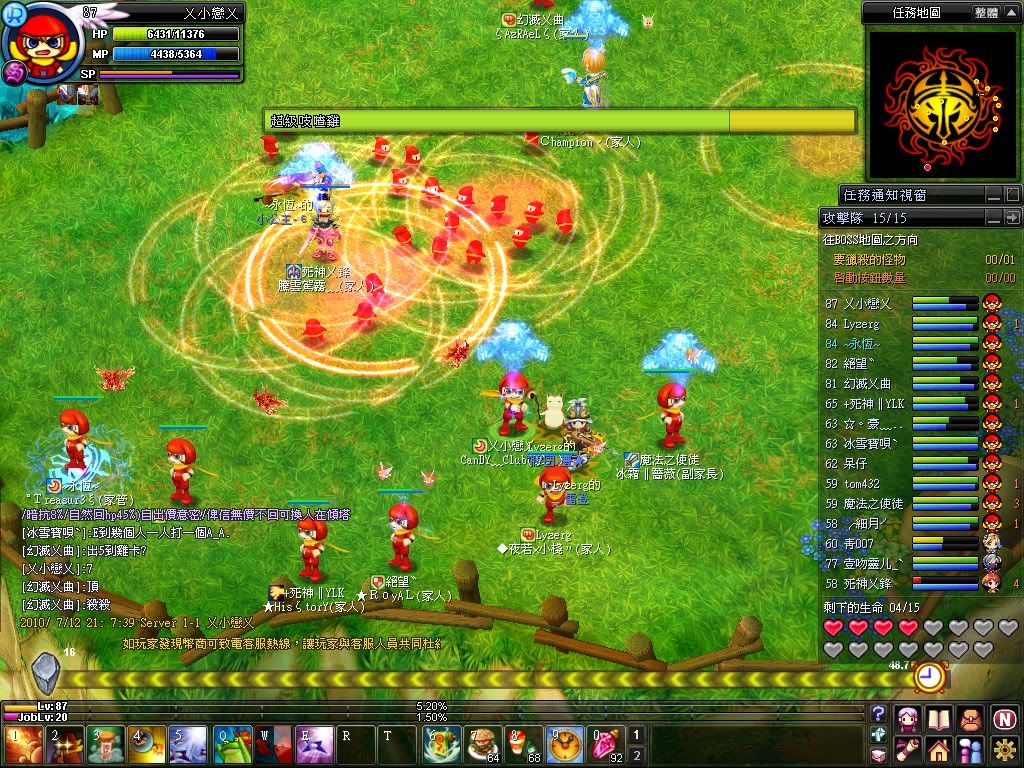The height and width of the screenshot is (768, 1024).
Task: Collapse the 任務地圖 minimap panel
Action: point(1011,13)
